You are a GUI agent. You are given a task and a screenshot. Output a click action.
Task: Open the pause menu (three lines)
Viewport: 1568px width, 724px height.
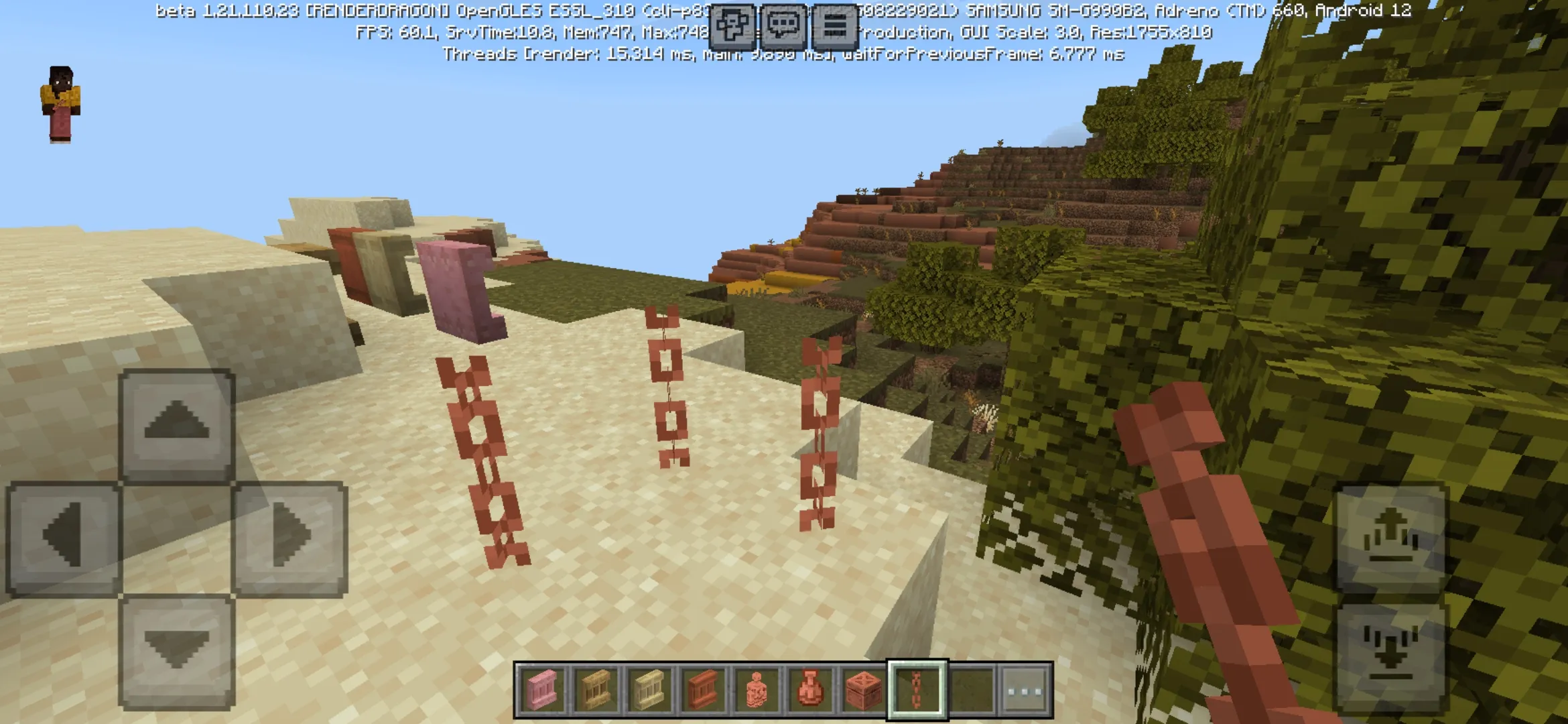pos(835,26)
